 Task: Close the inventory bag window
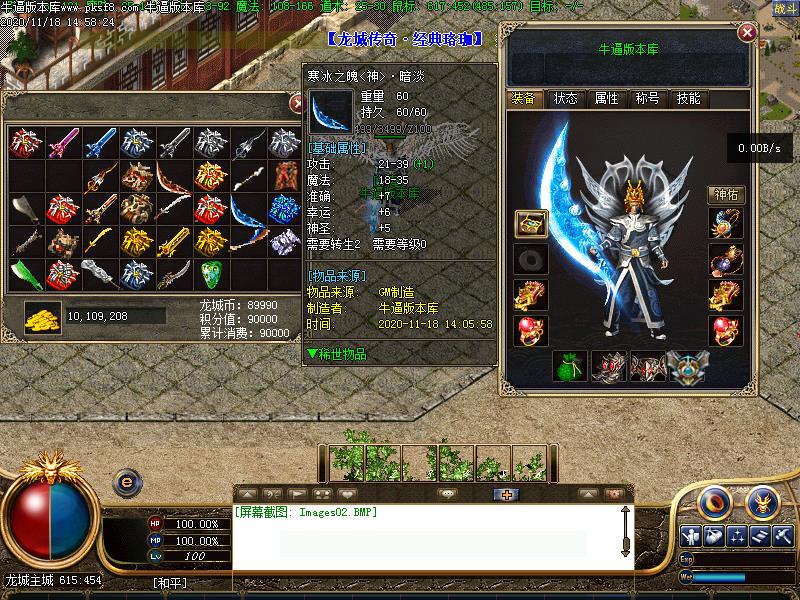click(x=297, y=103)
